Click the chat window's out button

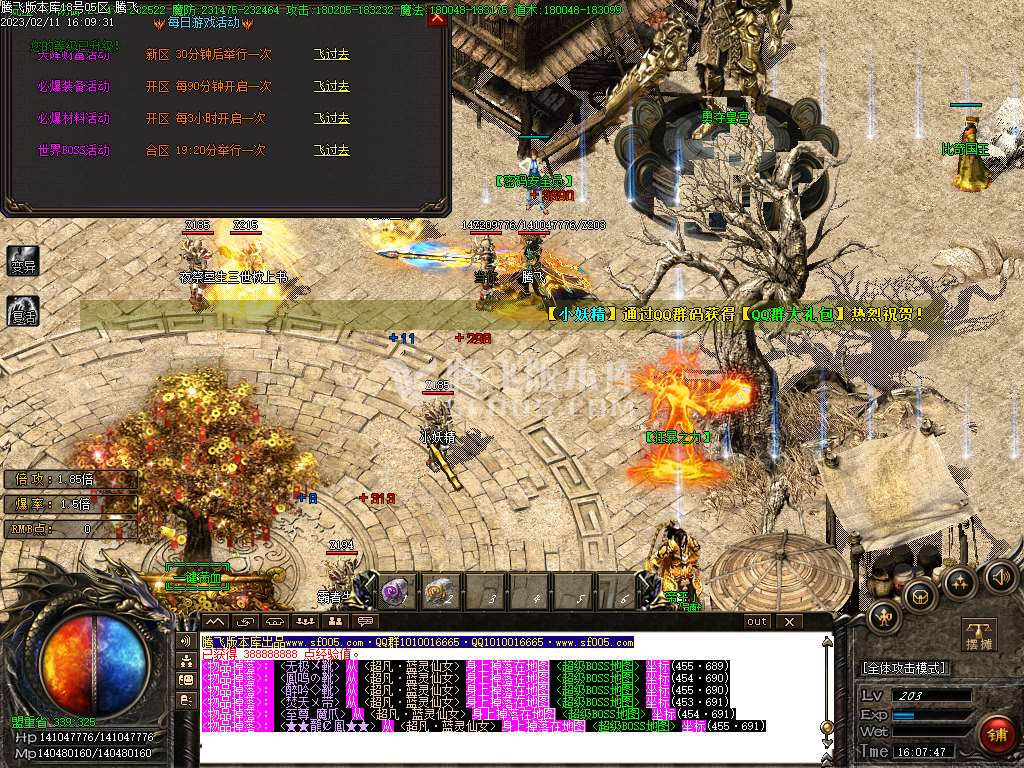tap(757, 622)
